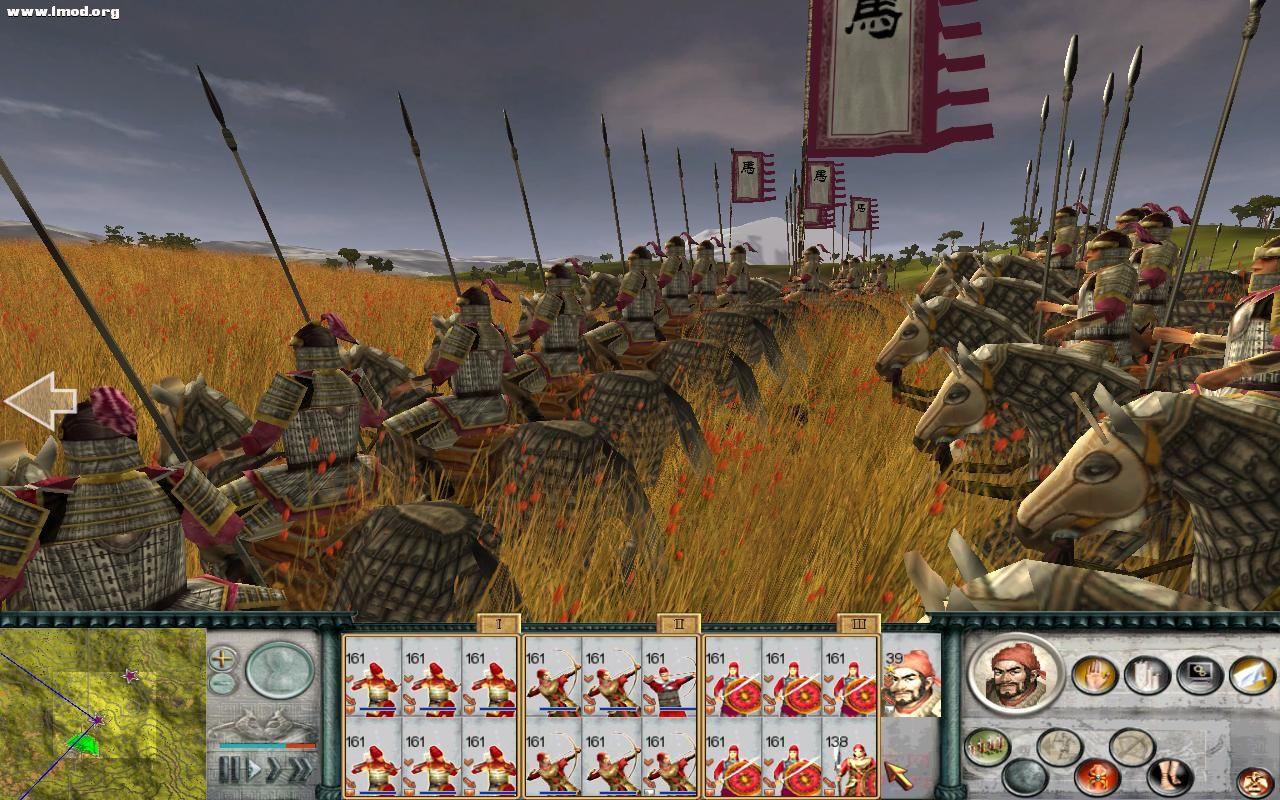Open options via the monitor-with-gears icon
The height and width of the screenshot is (800, 1280).
[1198, 672]
